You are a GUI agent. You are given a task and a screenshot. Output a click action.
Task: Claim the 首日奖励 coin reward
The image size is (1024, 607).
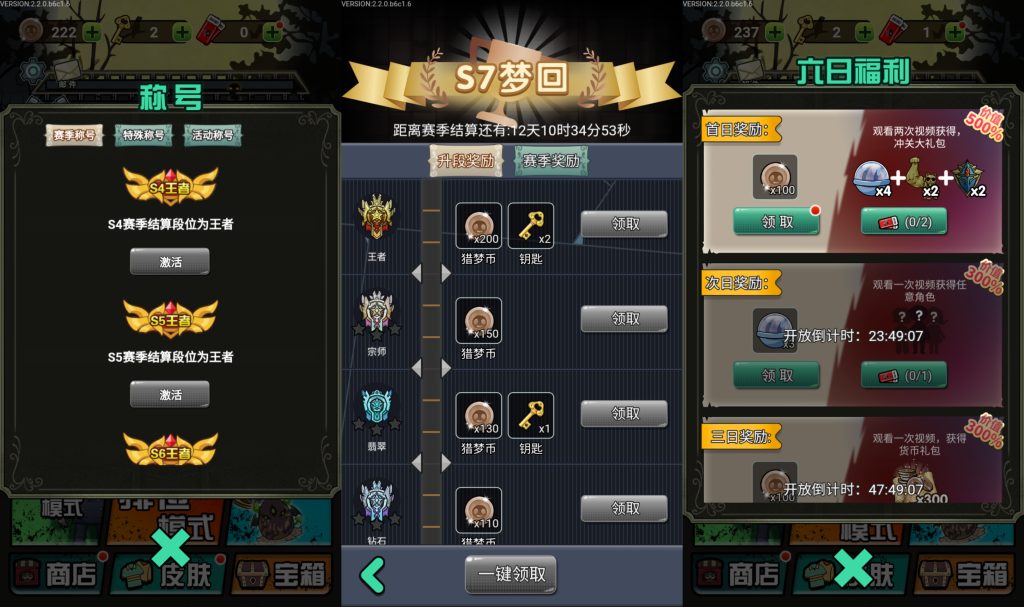point(776,221)
